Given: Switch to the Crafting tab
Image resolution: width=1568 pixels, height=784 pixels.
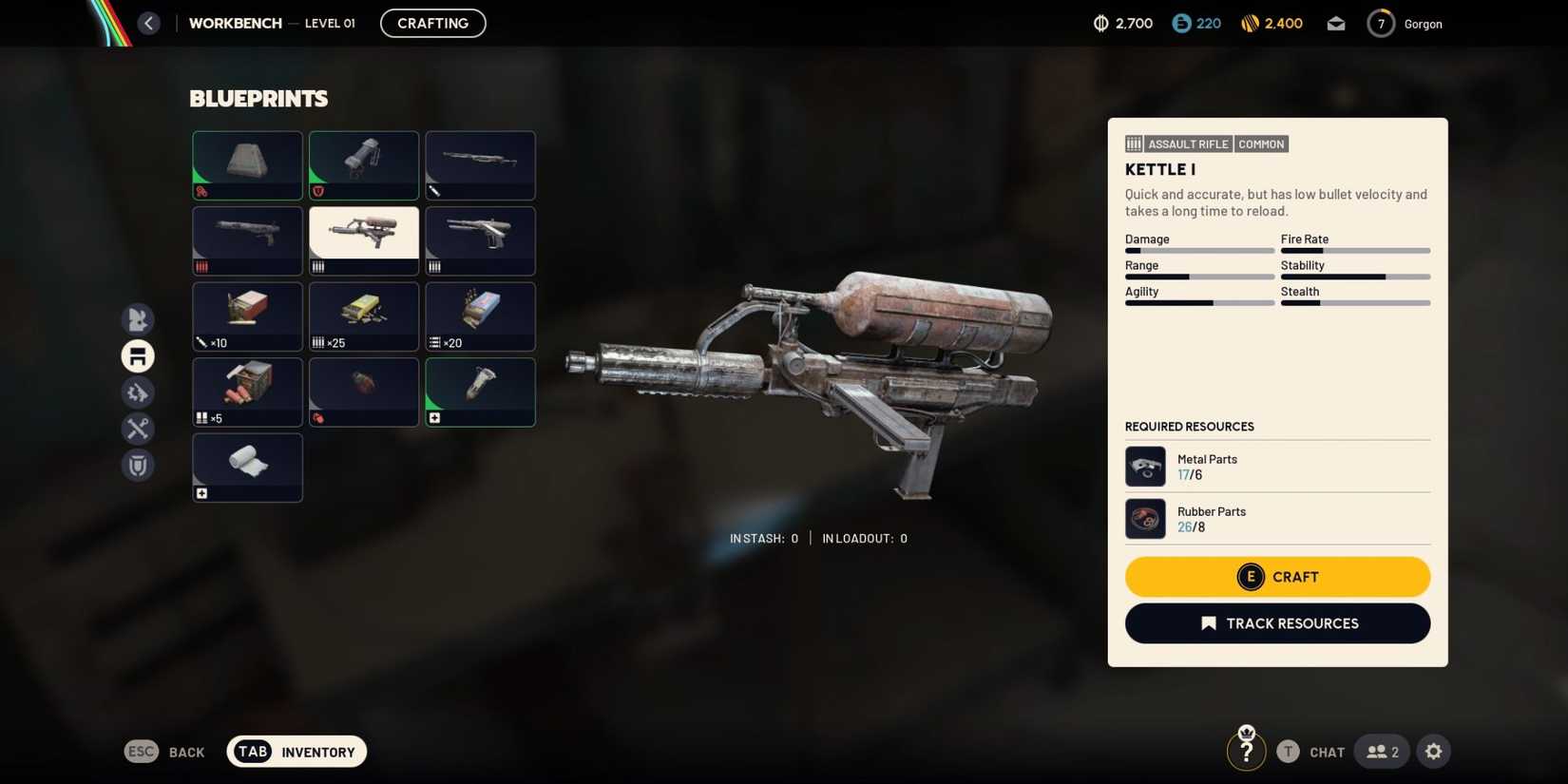Looking at the screenshot, I should coord(432,23).
